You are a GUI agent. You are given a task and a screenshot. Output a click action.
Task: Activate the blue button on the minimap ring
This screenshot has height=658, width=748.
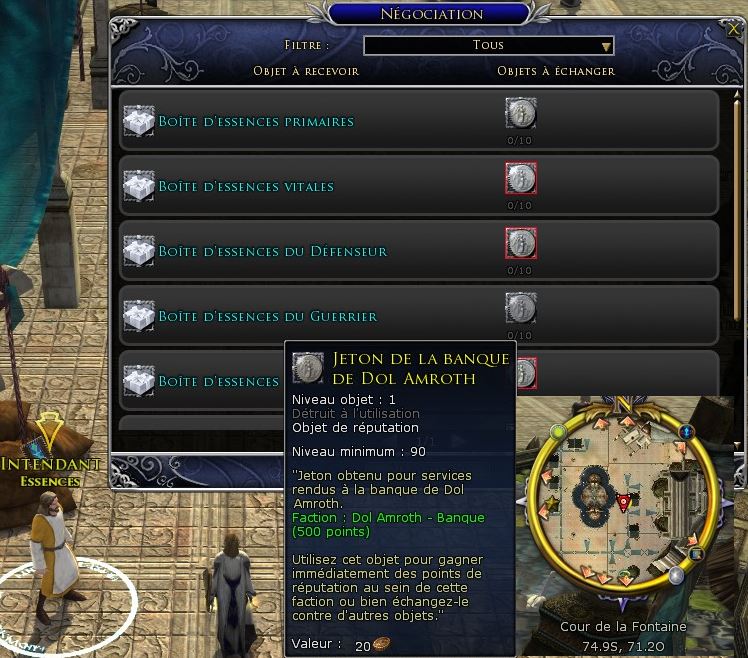tap(688, 432)
